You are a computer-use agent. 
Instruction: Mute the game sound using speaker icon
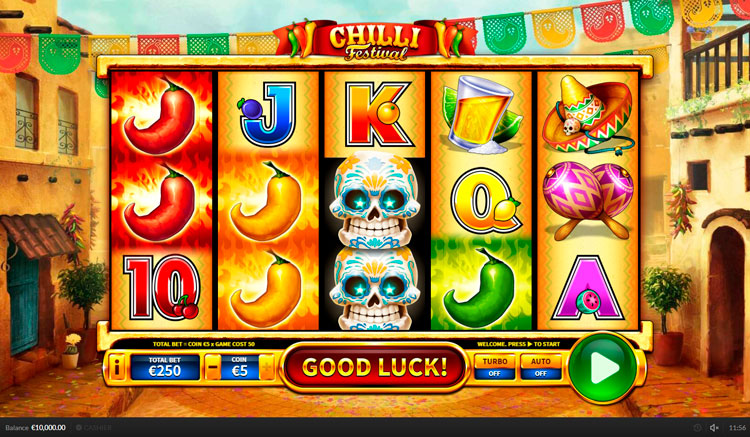[714, 428]
